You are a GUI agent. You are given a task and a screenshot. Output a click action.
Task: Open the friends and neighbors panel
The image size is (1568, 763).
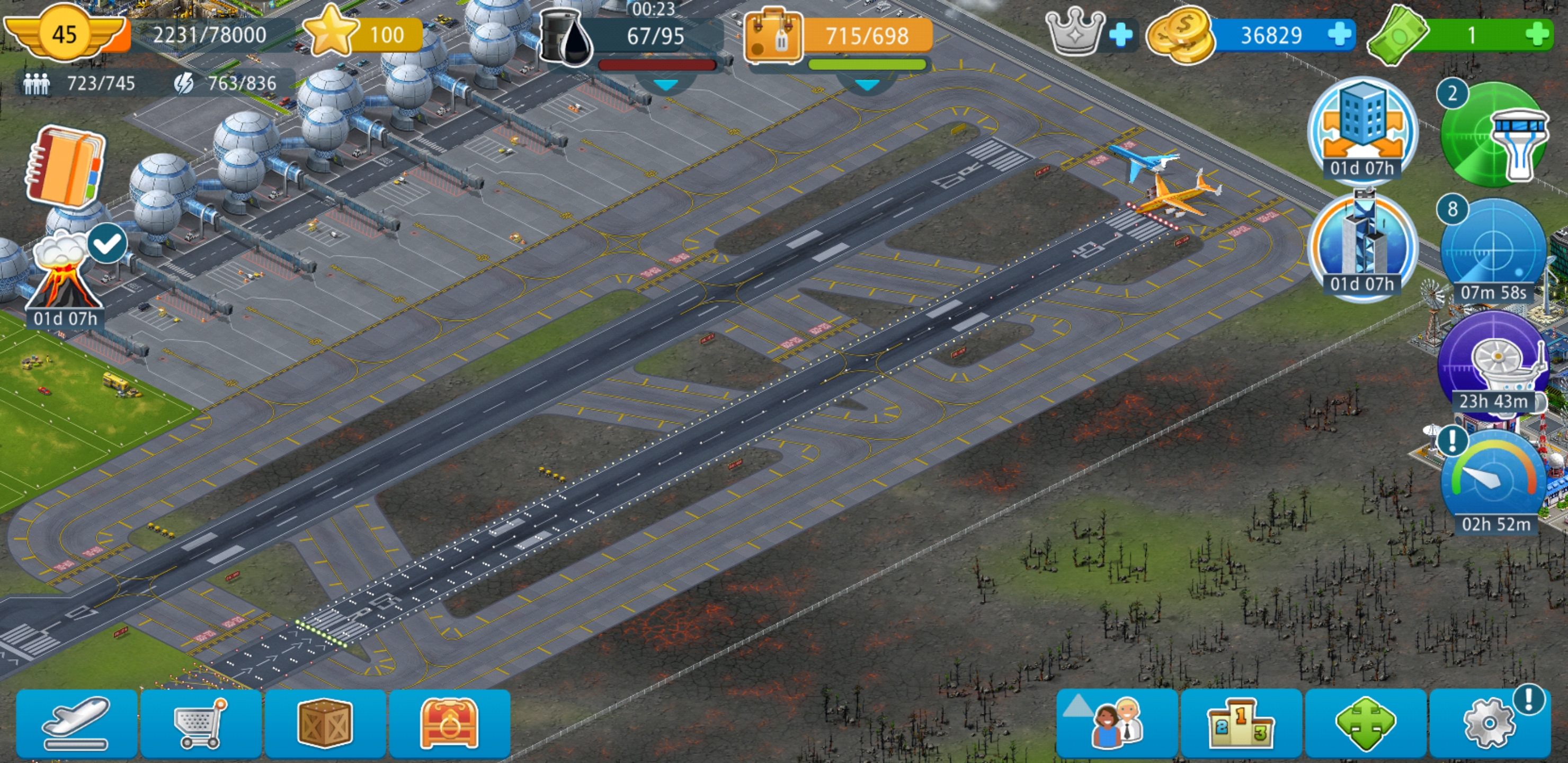click(1118, 723)
